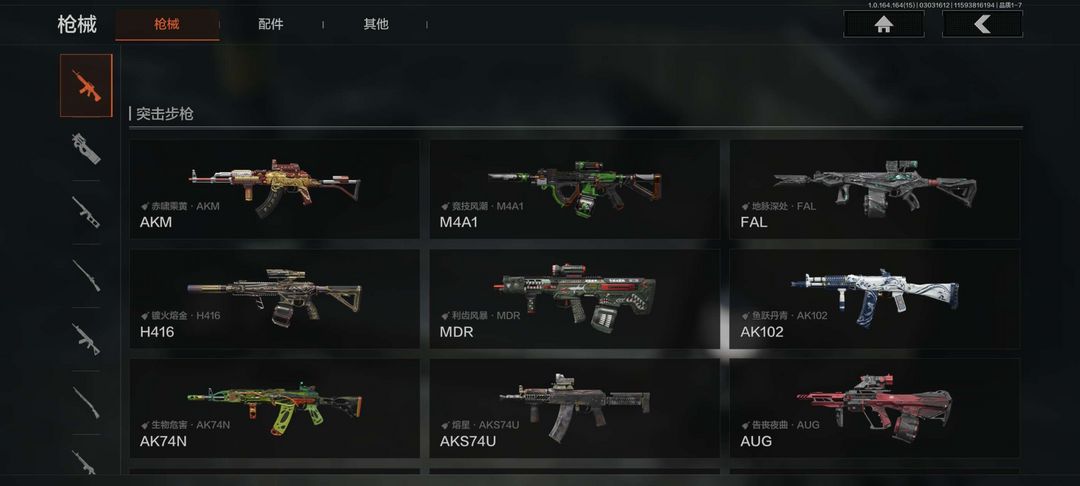Pick the H416 weapon card

click(274, 298)
